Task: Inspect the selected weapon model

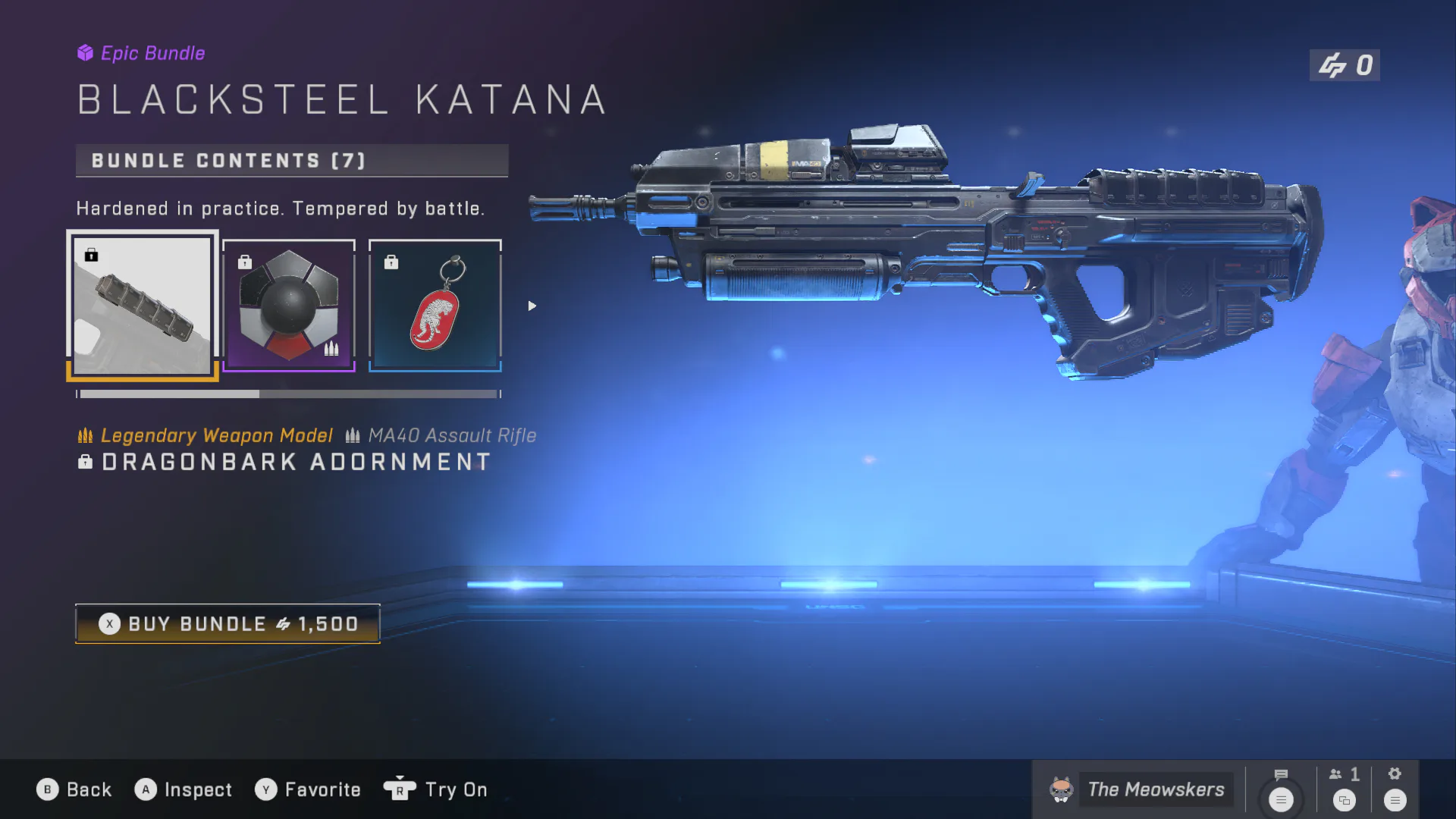Action: click(x=184, y=789)
